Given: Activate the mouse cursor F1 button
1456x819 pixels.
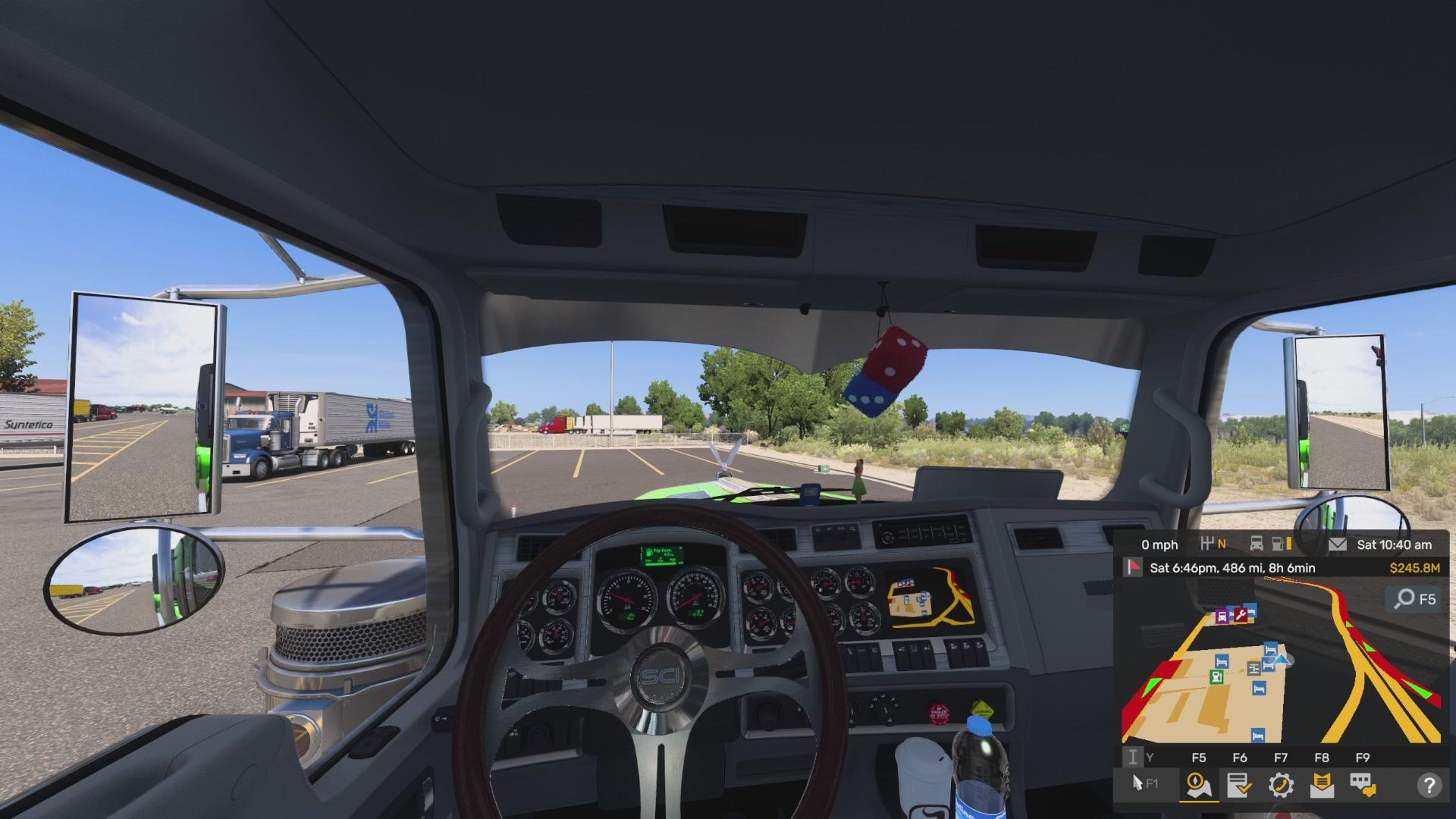Looking at the screenshot, I should click(1144, 783).
